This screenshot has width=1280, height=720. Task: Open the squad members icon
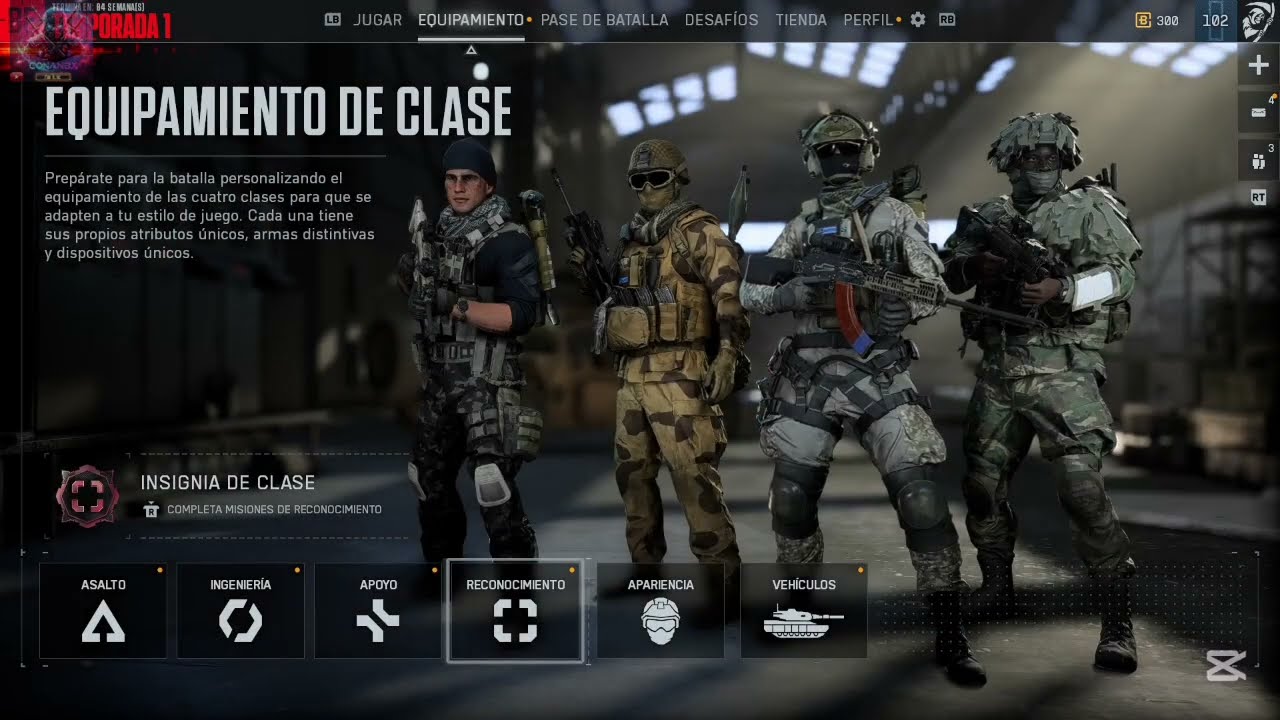(1259, 160)
